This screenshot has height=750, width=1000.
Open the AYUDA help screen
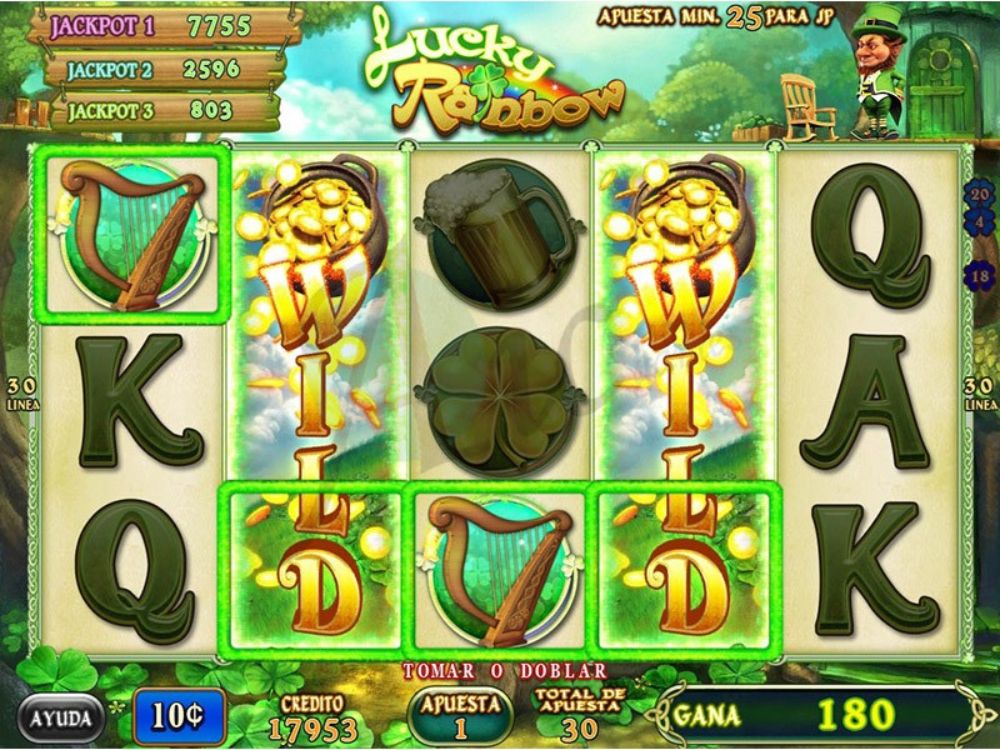pos(61,717)
